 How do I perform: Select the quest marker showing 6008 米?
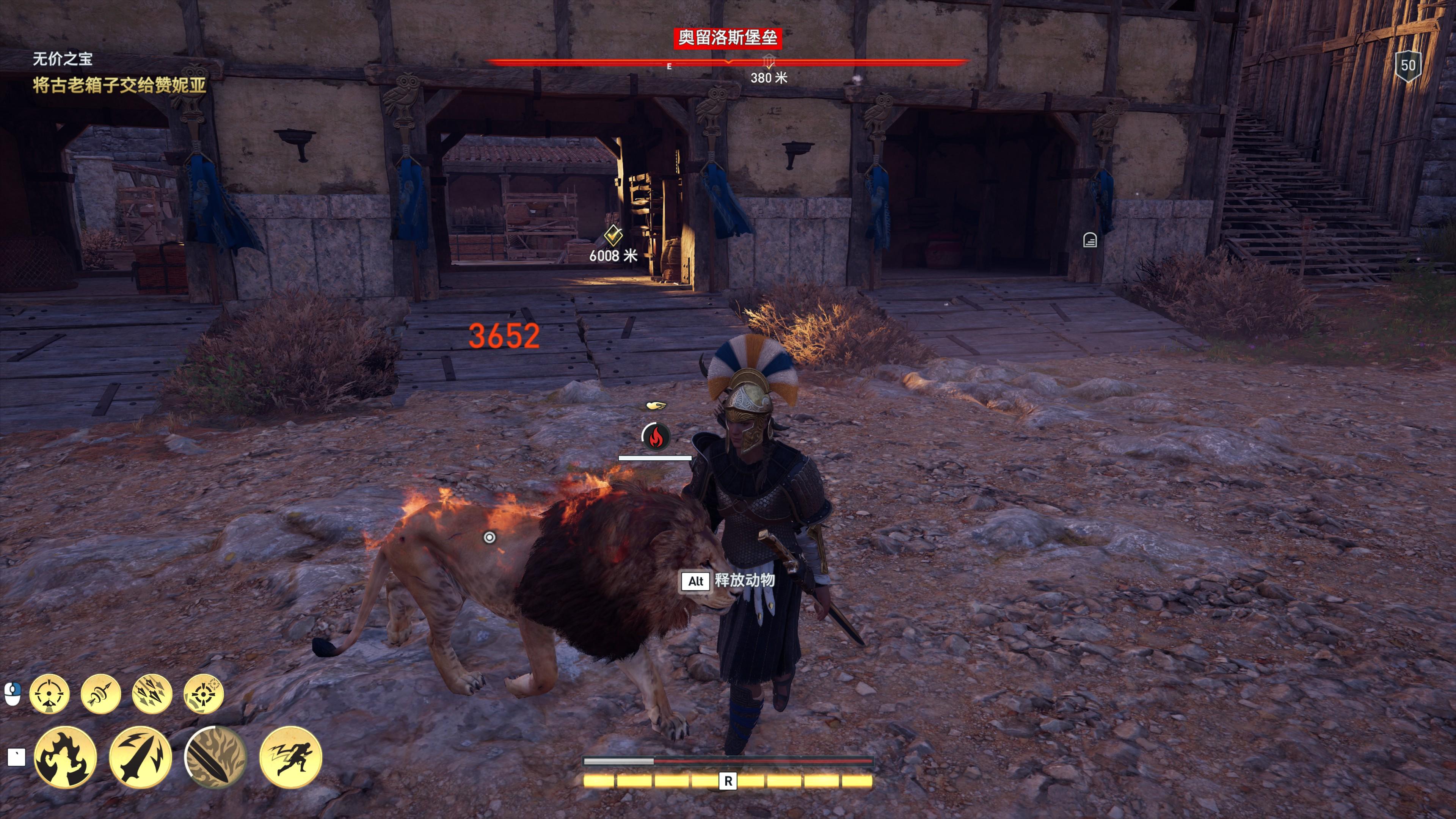point(613,235)
